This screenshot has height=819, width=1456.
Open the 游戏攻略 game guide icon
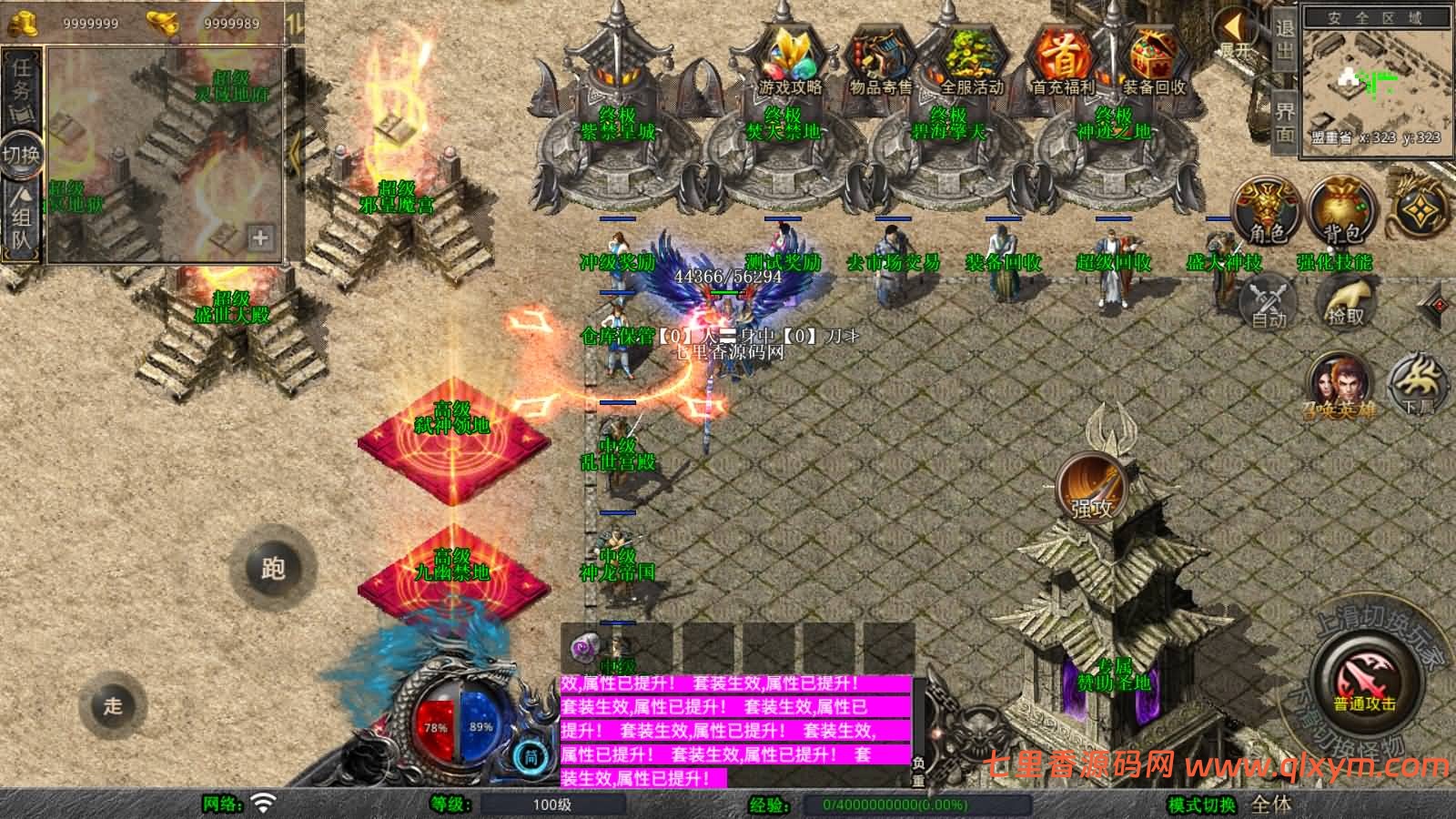[790, 57]
